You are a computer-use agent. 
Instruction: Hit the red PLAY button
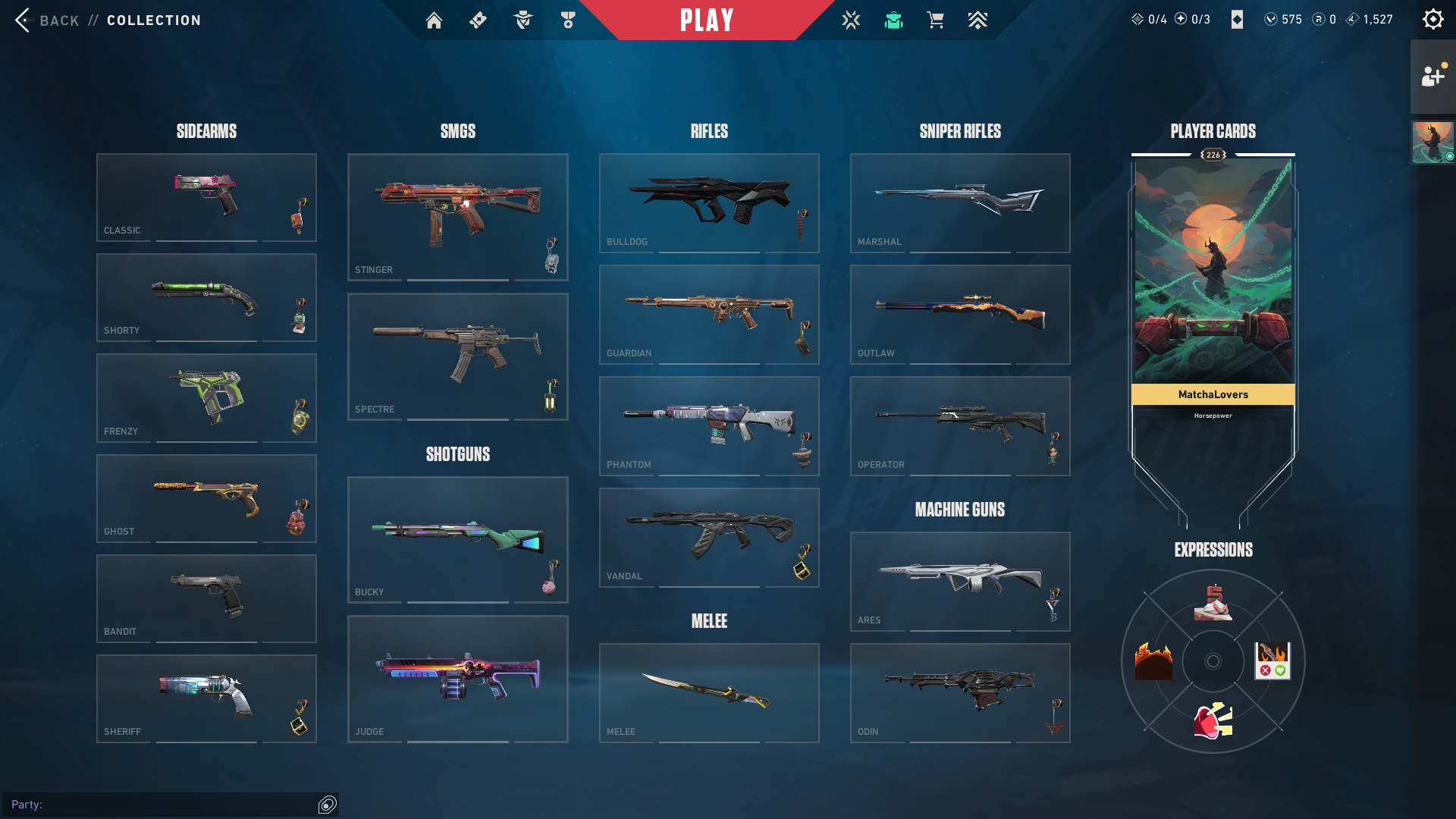click(707, 20)
